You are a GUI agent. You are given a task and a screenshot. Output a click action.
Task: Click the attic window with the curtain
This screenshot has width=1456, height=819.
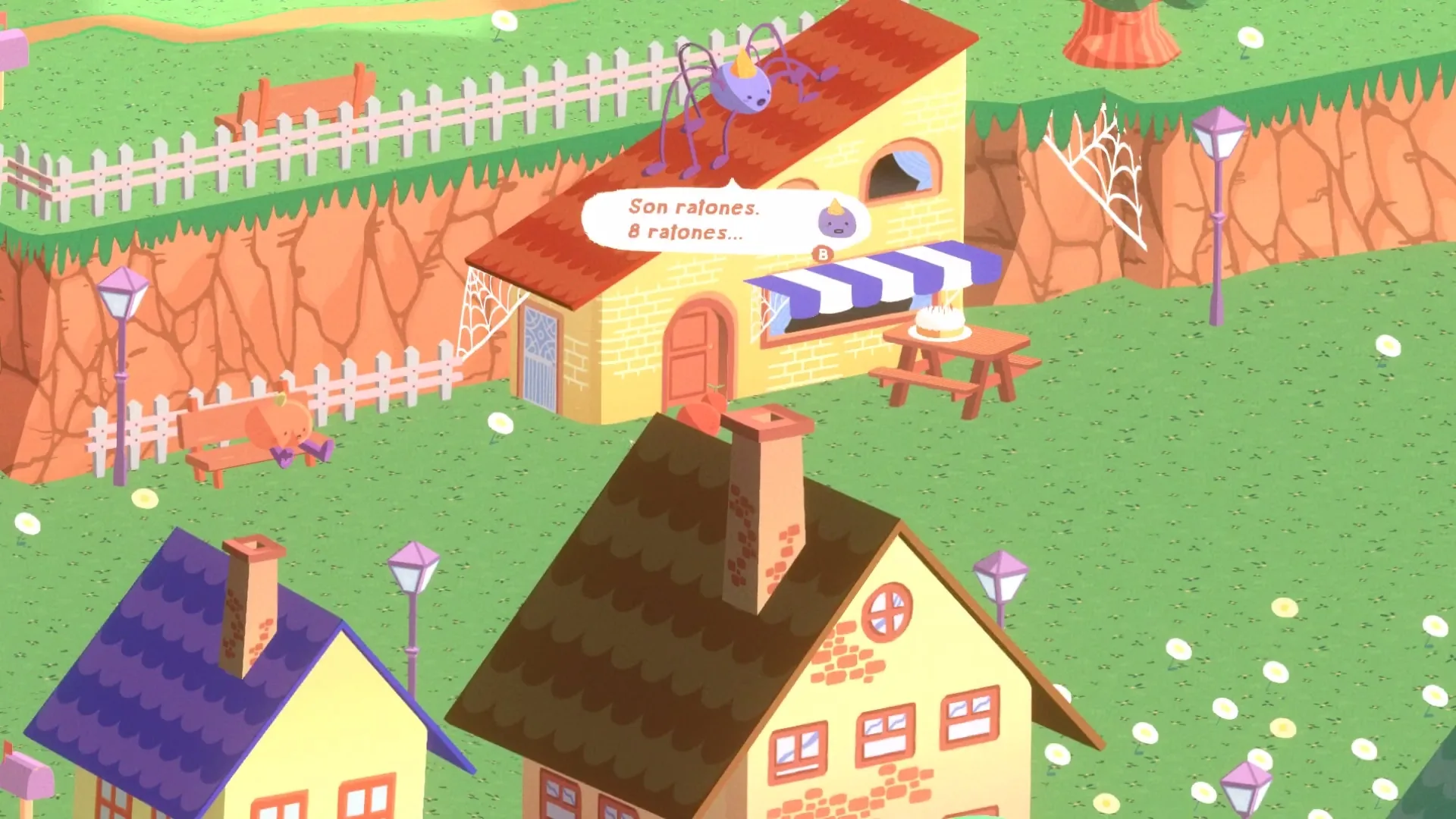902,163
